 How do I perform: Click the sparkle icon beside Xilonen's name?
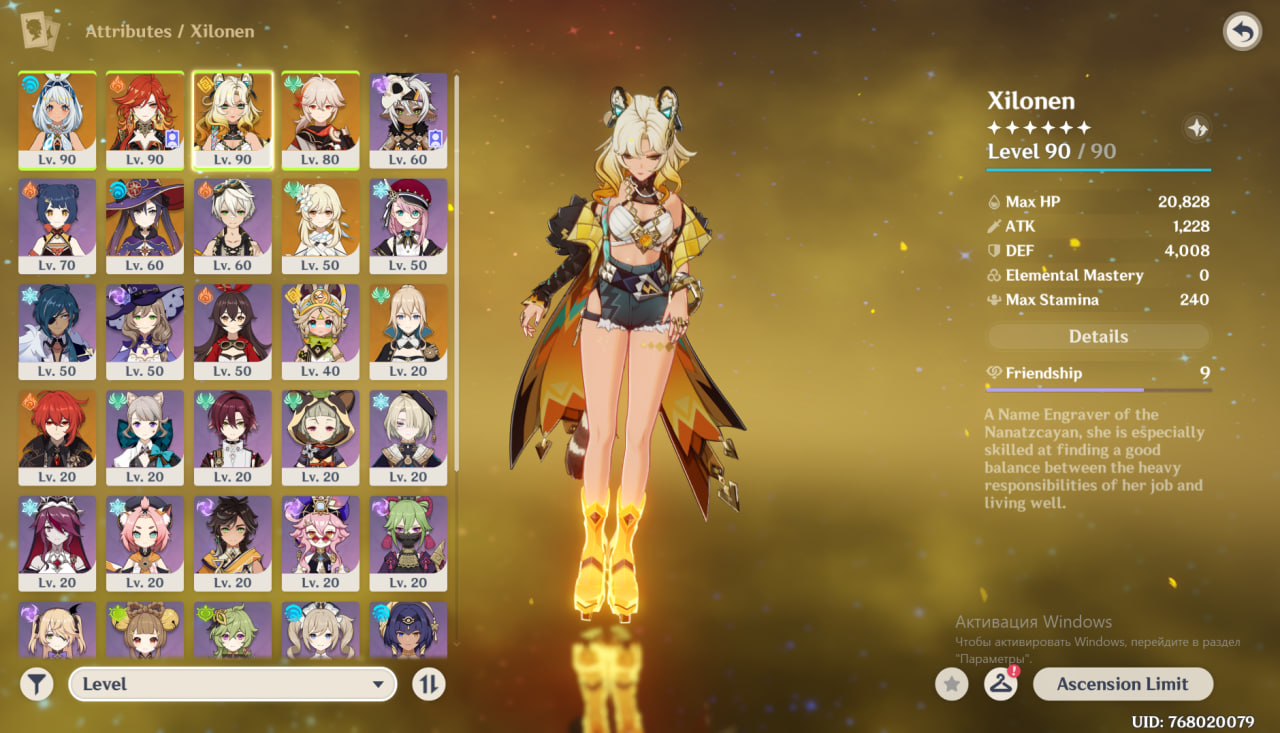(1196, 128)
